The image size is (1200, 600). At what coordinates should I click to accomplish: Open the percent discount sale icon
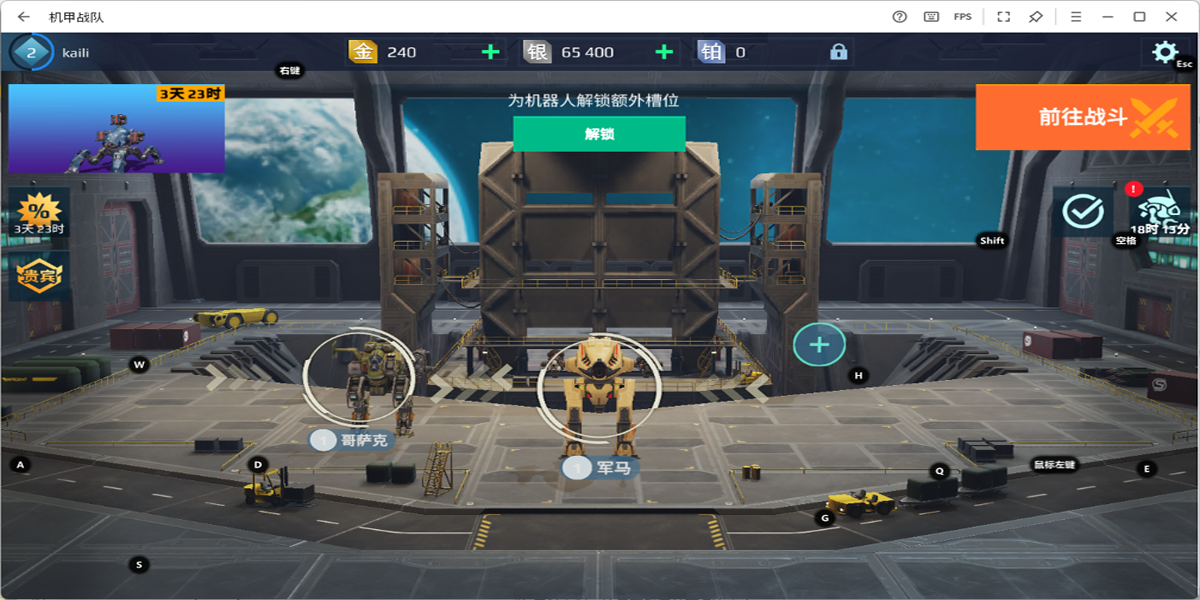pos(40,212)
